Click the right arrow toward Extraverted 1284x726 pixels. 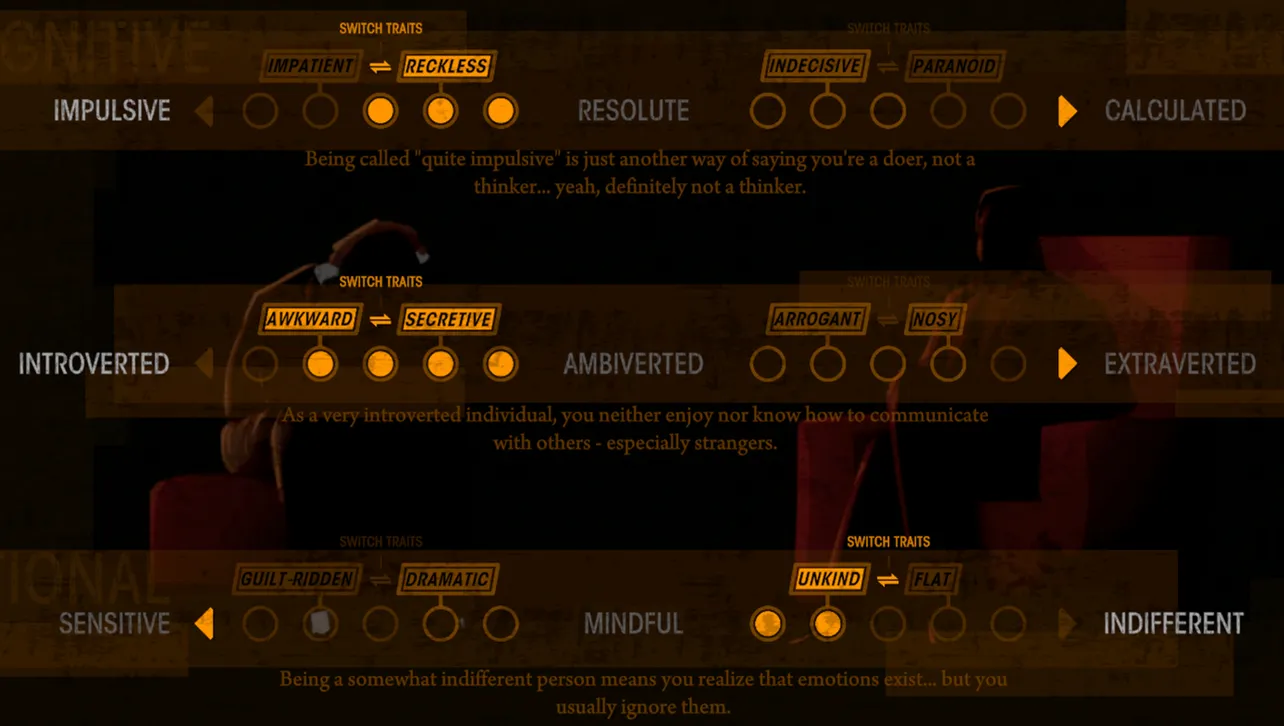pyautogui.click(x=1065, y=364)
